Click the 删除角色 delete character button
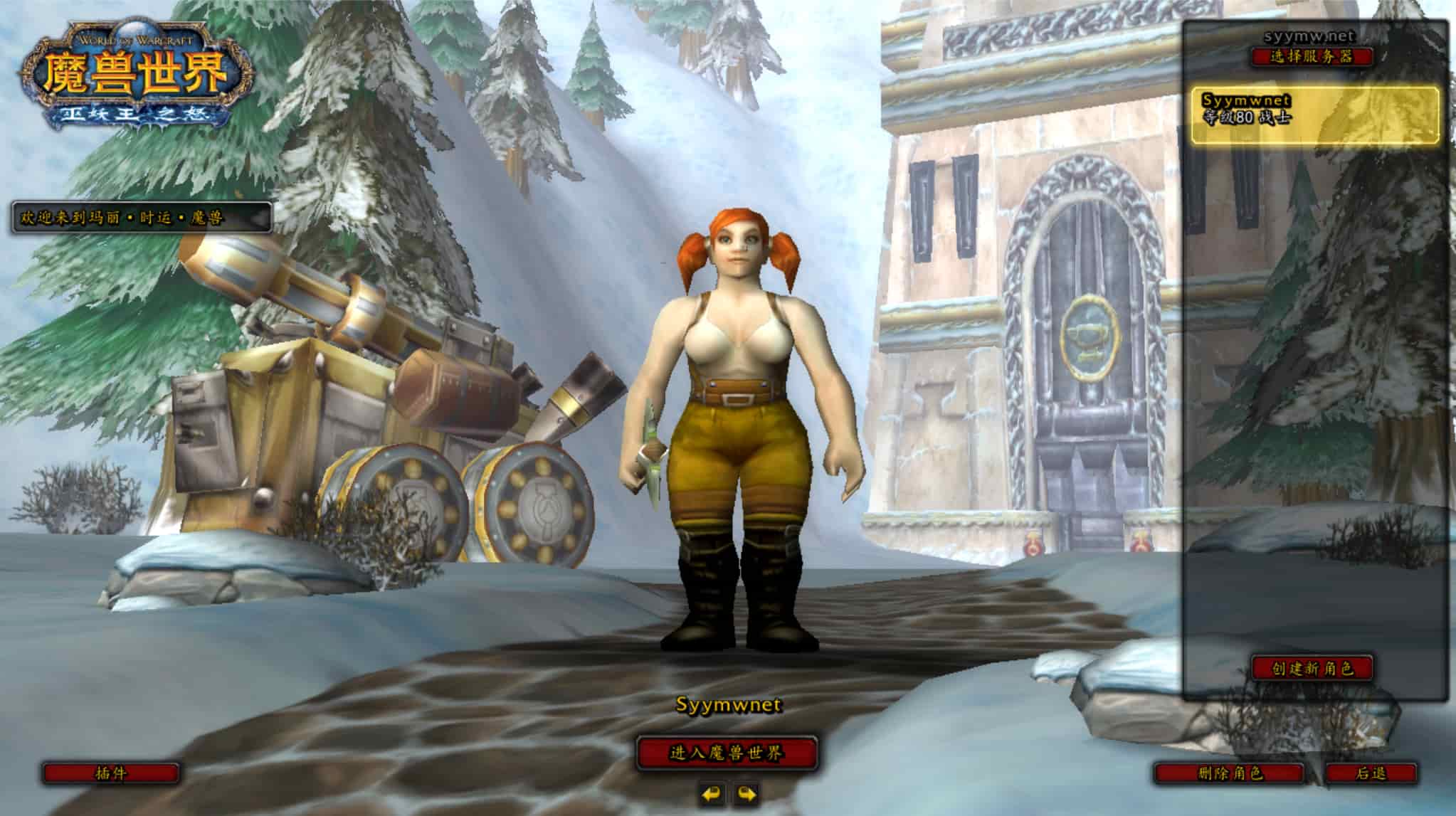This screenshot has width=1456, height=816. pyautogui.click(x=1230, y=773)
